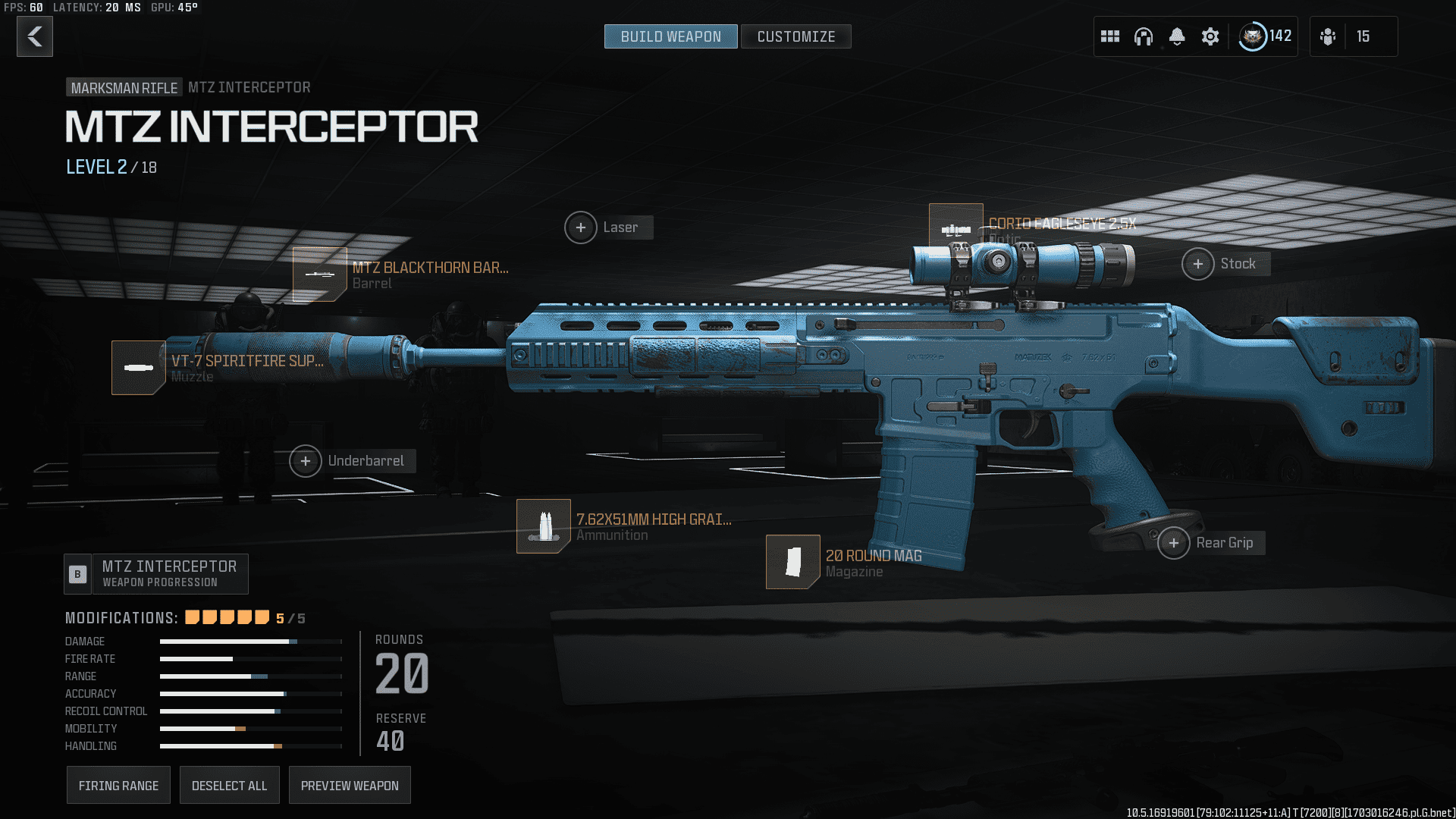Open the headset voice chat icon
The height and width of the screenshot is (819, 1456).
[1144, 36]
